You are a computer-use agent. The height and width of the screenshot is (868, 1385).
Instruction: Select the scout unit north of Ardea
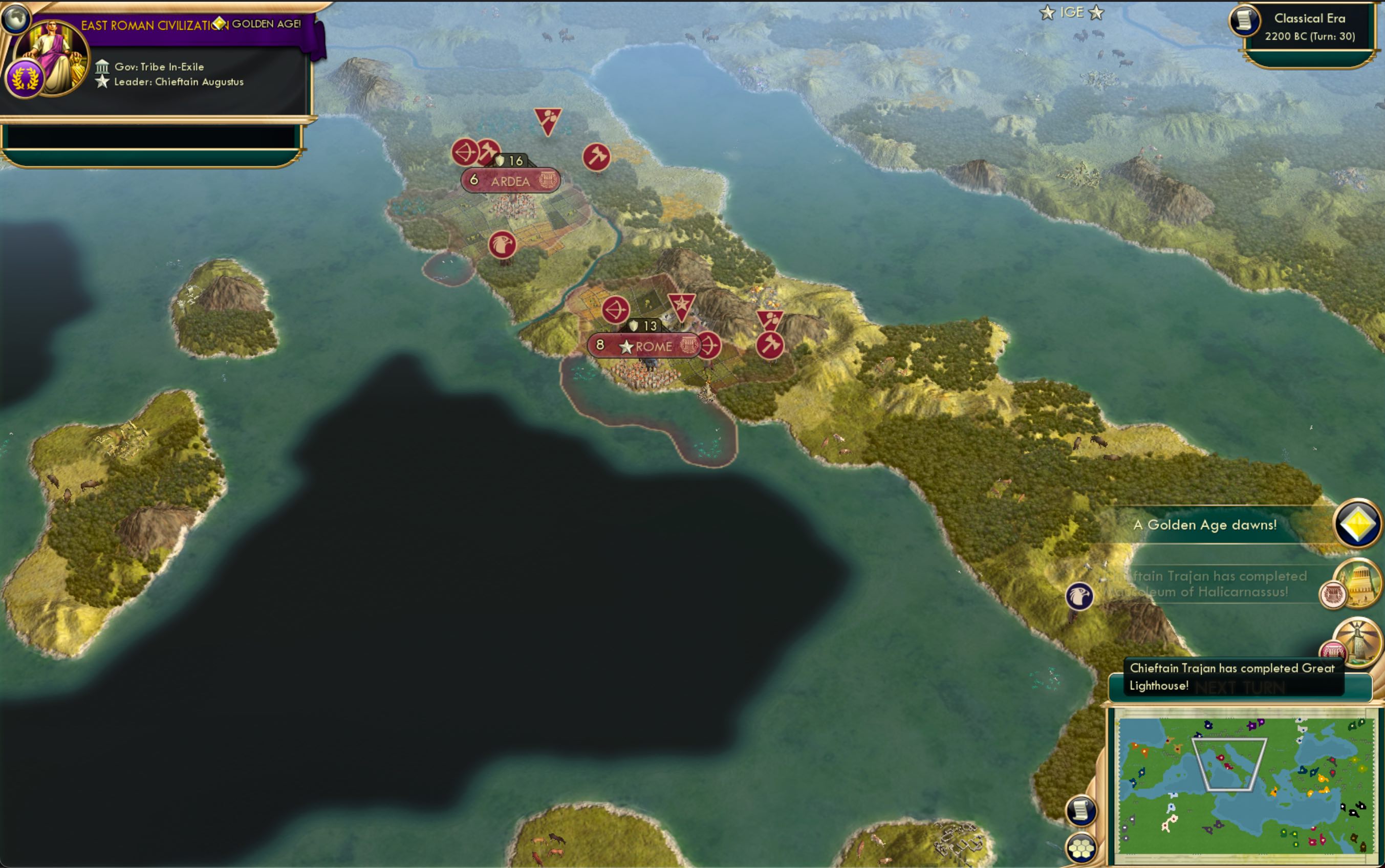548,118
